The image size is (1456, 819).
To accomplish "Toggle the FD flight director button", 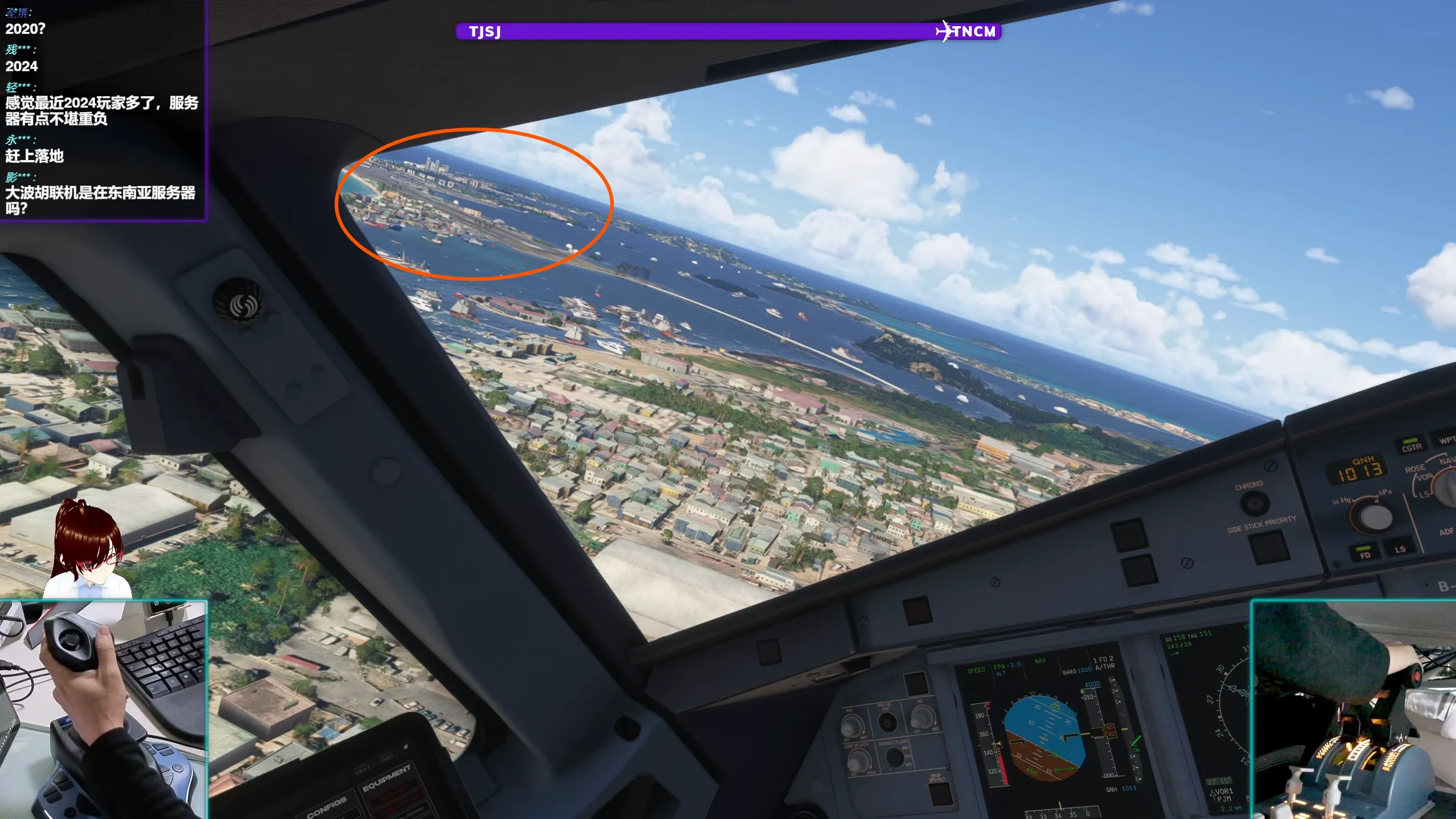I will [1364, 552].
